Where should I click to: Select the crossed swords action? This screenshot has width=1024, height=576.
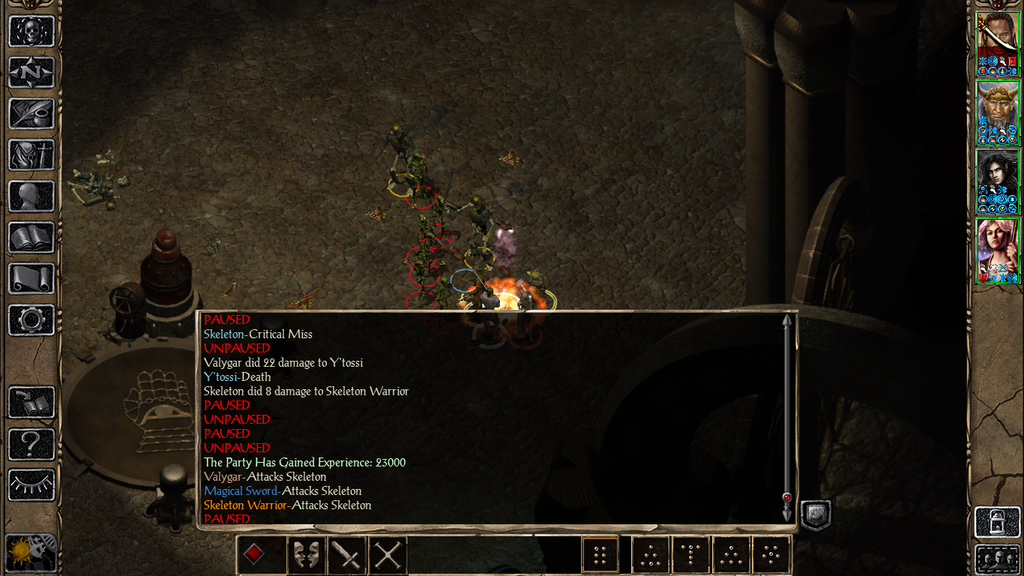pyautogui.click(x=388, y=554)
